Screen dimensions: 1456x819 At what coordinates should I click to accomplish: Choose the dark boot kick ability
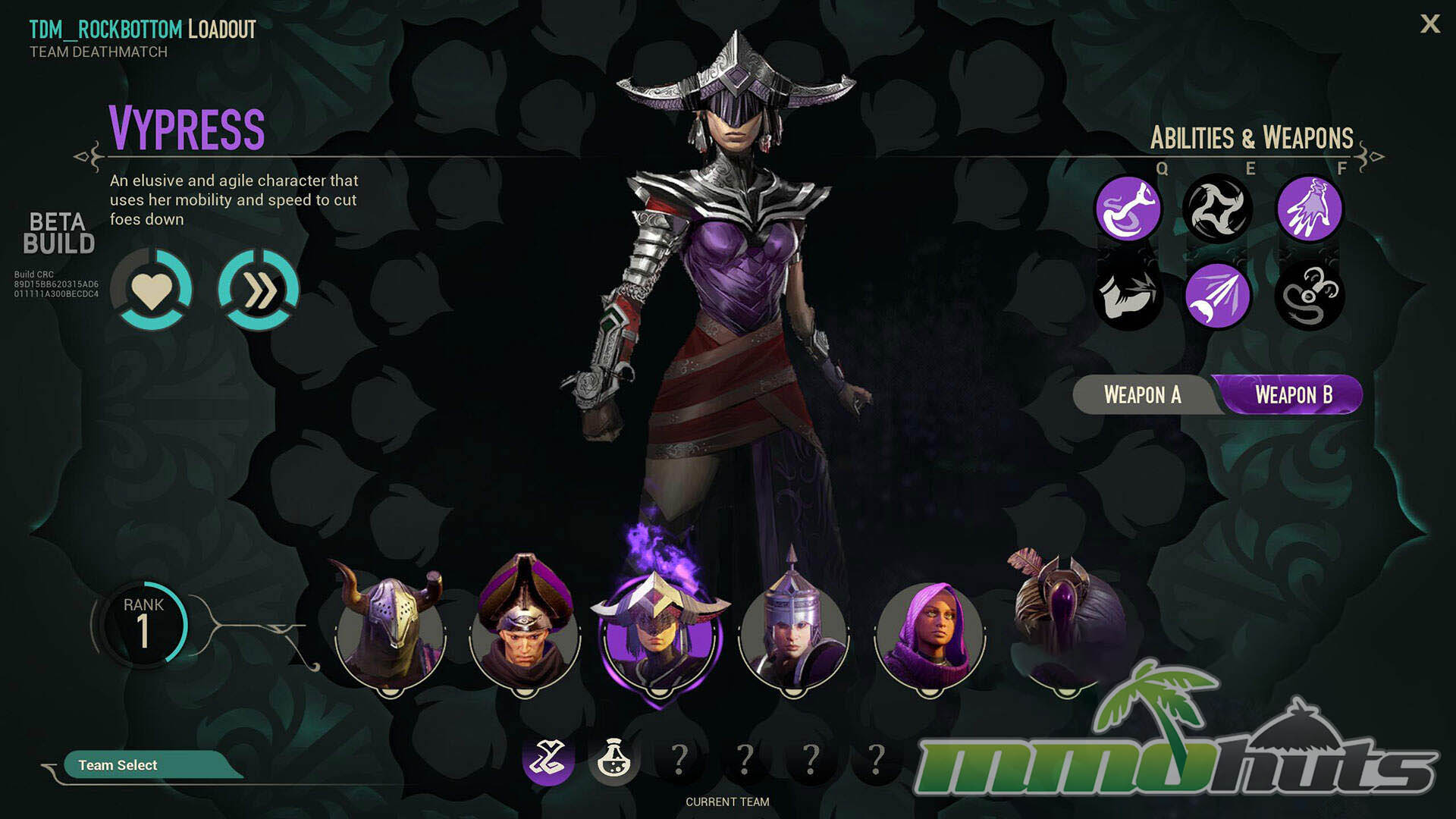[x=1128, y=296]
